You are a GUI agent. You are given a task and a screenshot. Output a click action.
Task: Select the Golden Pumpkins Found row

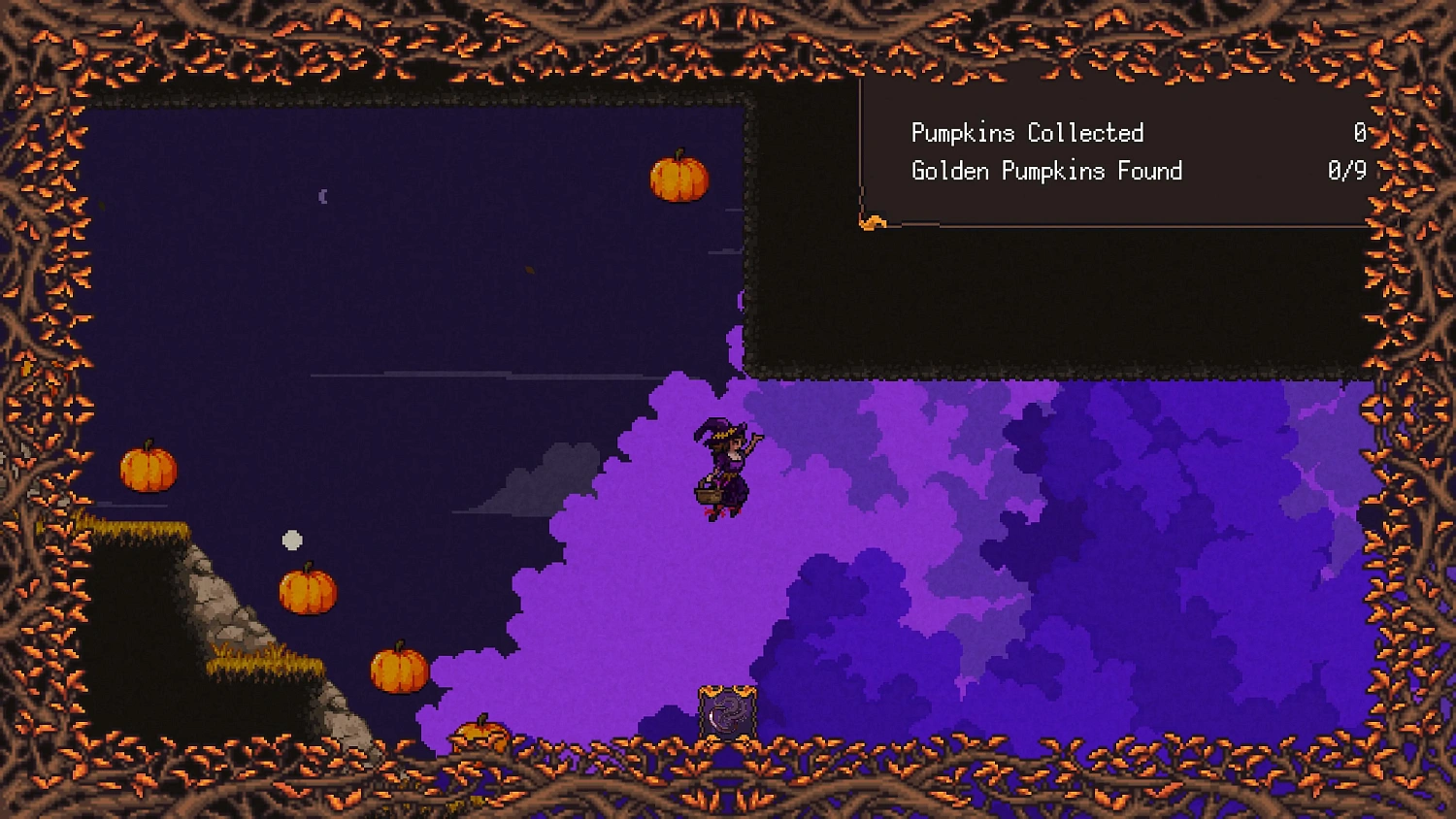click(x=1046, y=172)
